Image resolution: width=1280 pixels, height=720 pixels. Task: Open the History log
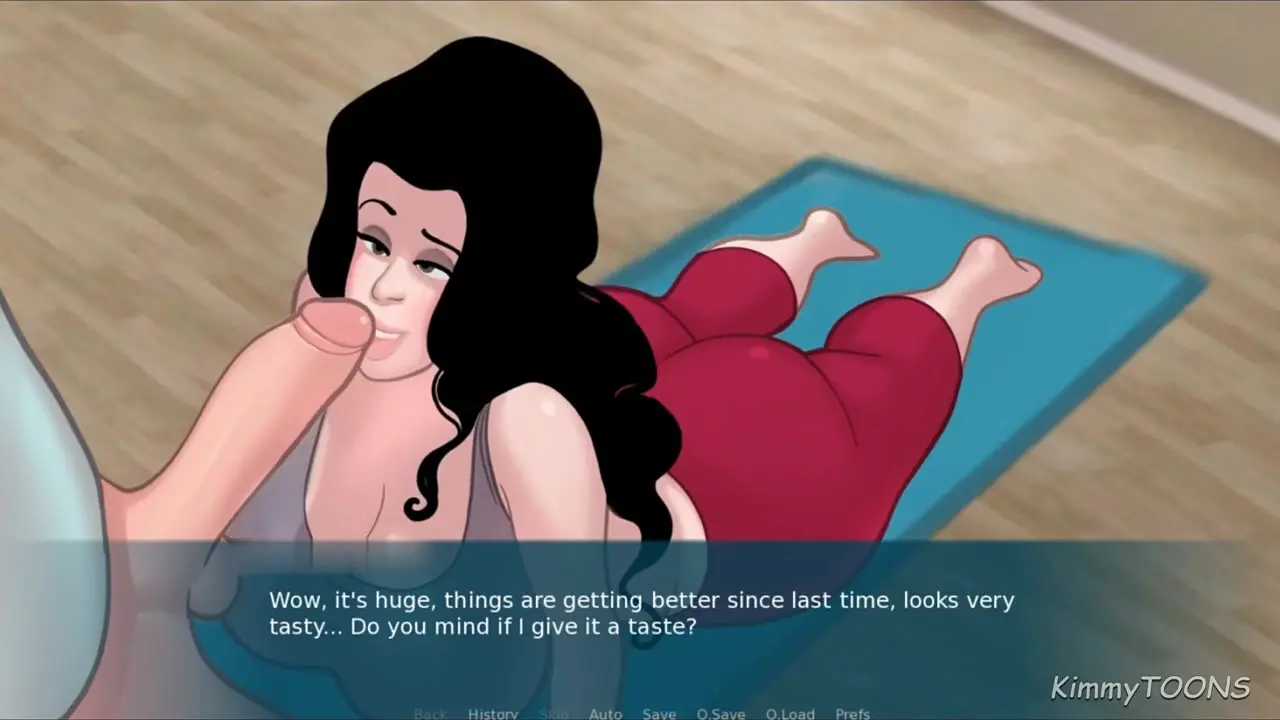pyautogui.click(x=493, y=713)
